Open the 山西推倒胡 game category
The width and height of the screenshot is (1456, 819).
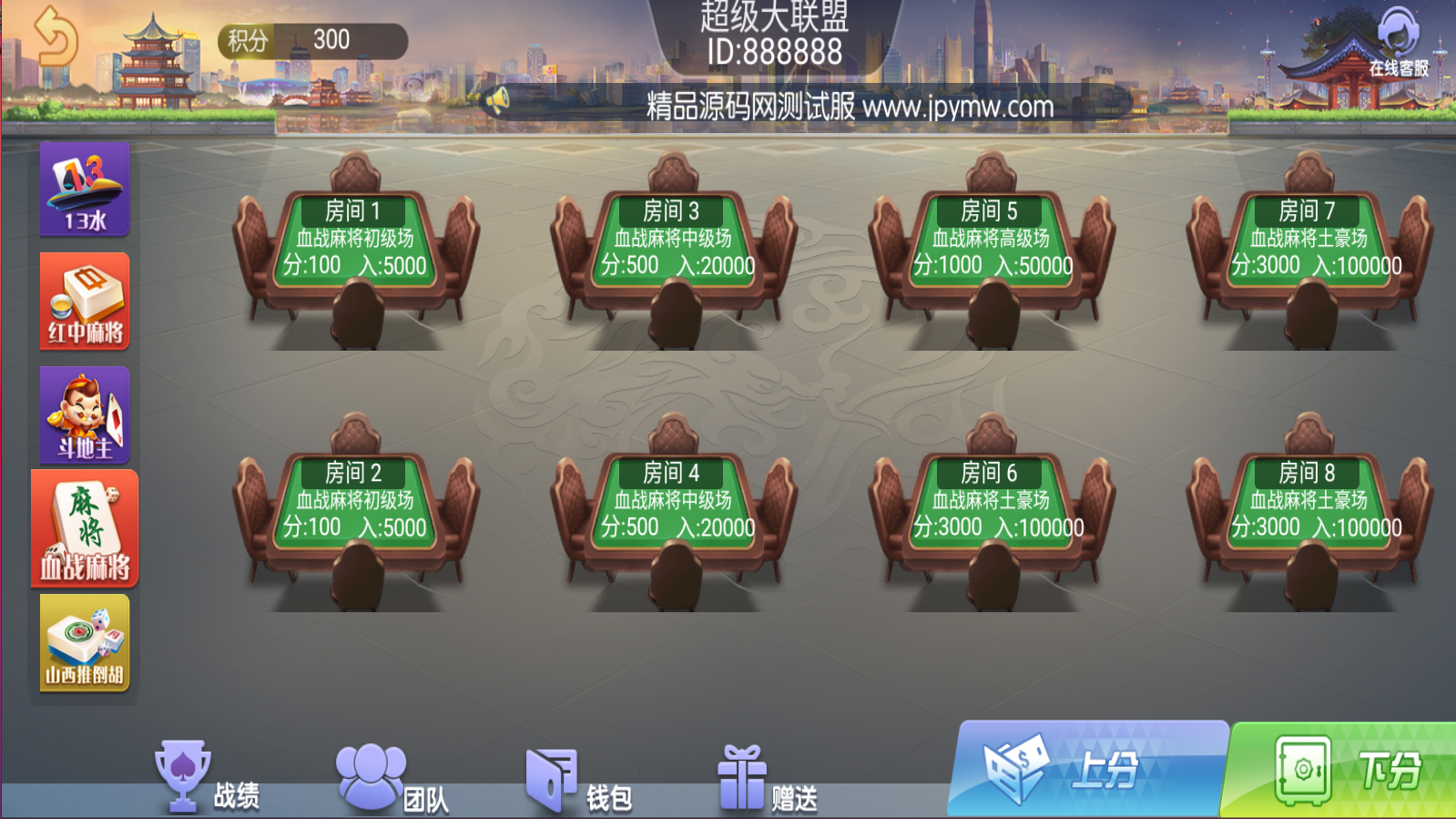85,643
